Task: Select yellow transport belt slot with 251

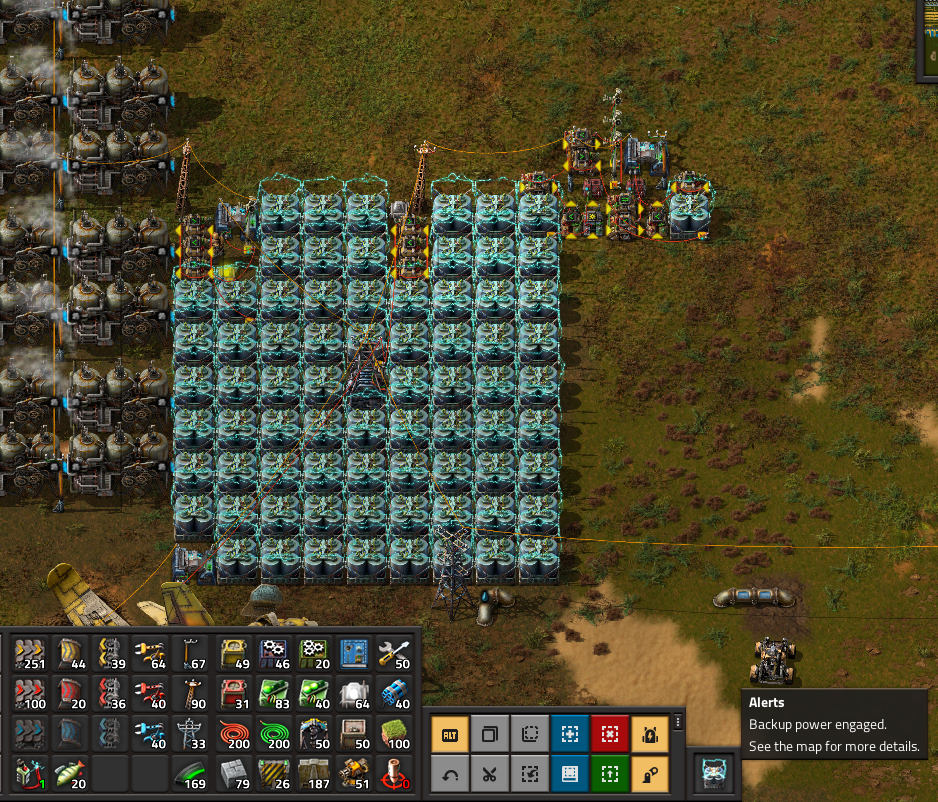Action: [31, 656]
